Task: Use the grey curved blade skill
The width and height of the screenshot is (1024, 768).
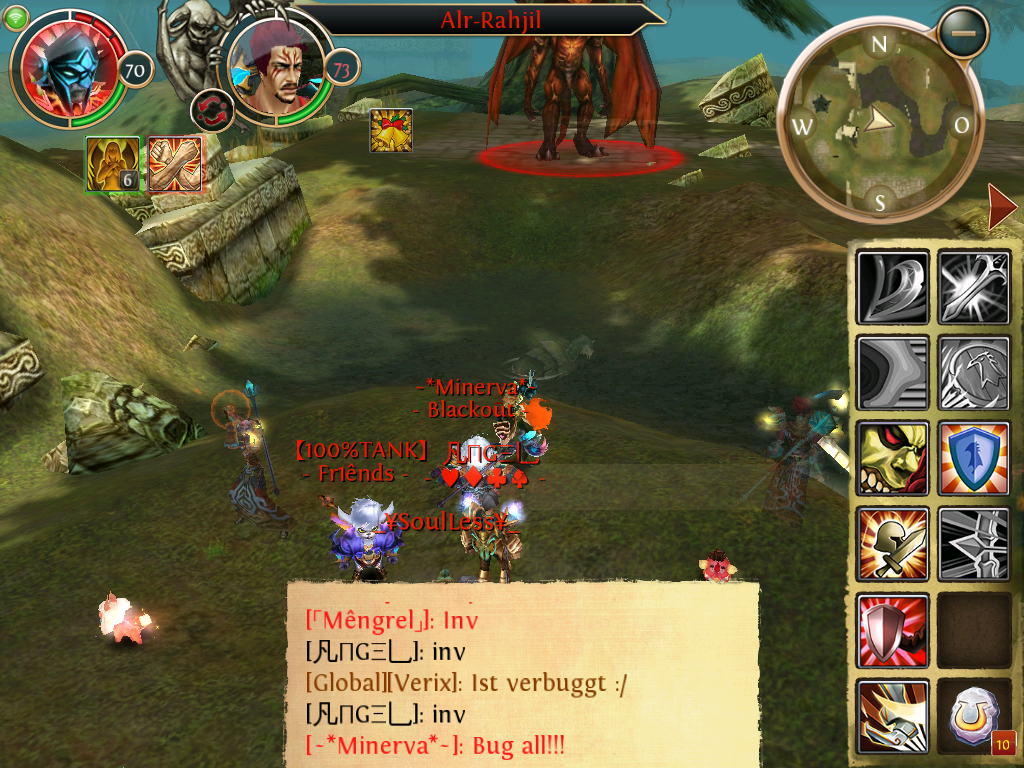Action: [x=893, y=287]
